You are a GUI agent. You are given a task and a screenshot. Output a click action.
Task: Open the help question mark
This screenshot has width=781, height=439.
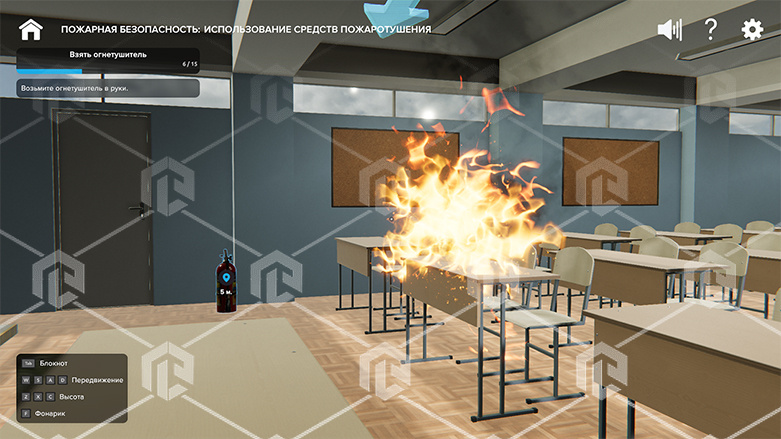pos(711,30)
